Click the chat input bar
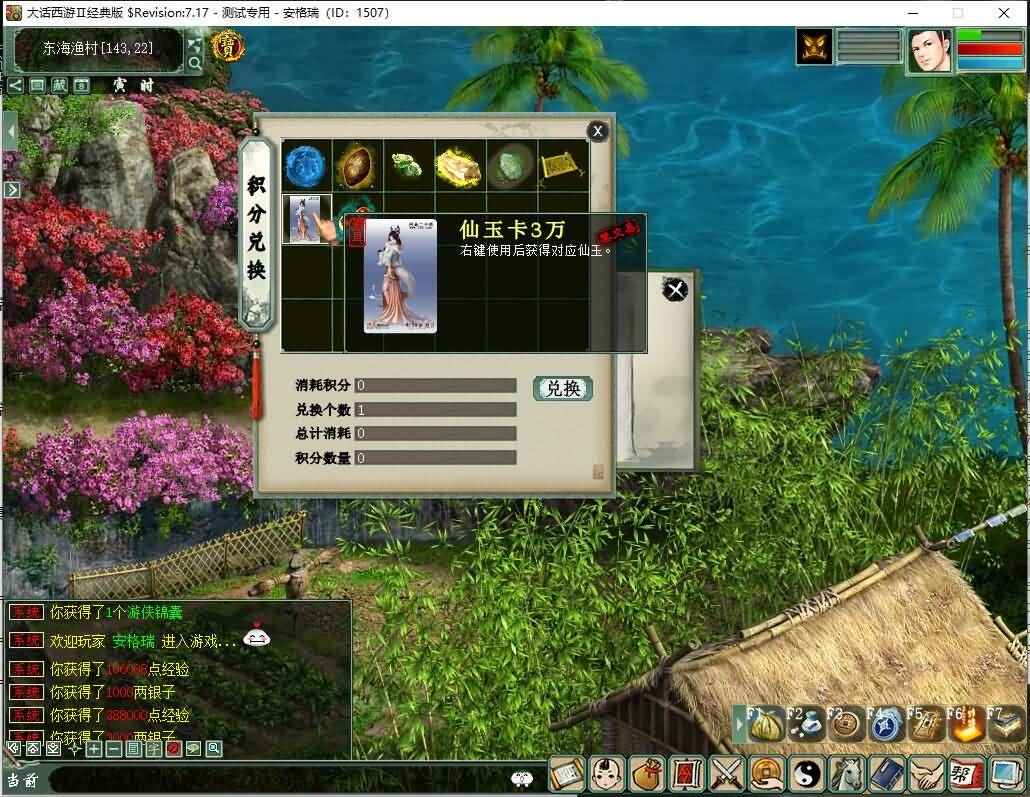1030x797 pixels. 280,779
